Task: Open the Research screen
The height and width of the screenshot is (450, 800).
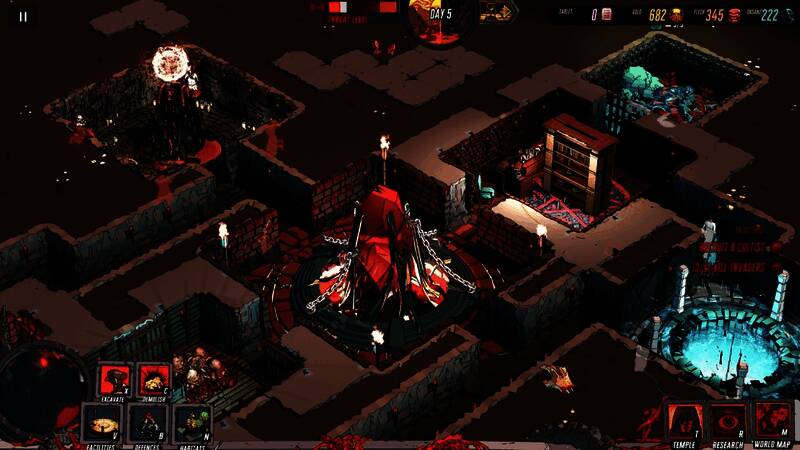Action: [x=728, y=421]
